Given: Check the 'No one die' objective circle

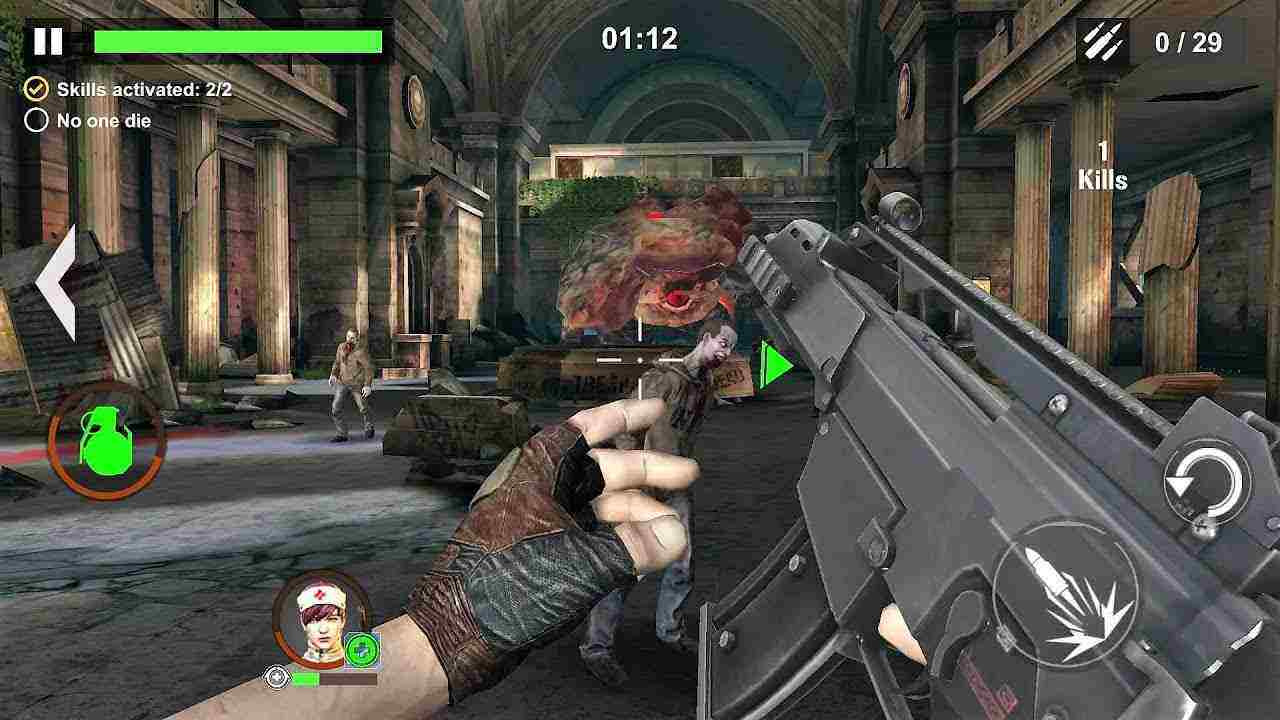Looking at the screenshot, I should (x=38, y=120).
